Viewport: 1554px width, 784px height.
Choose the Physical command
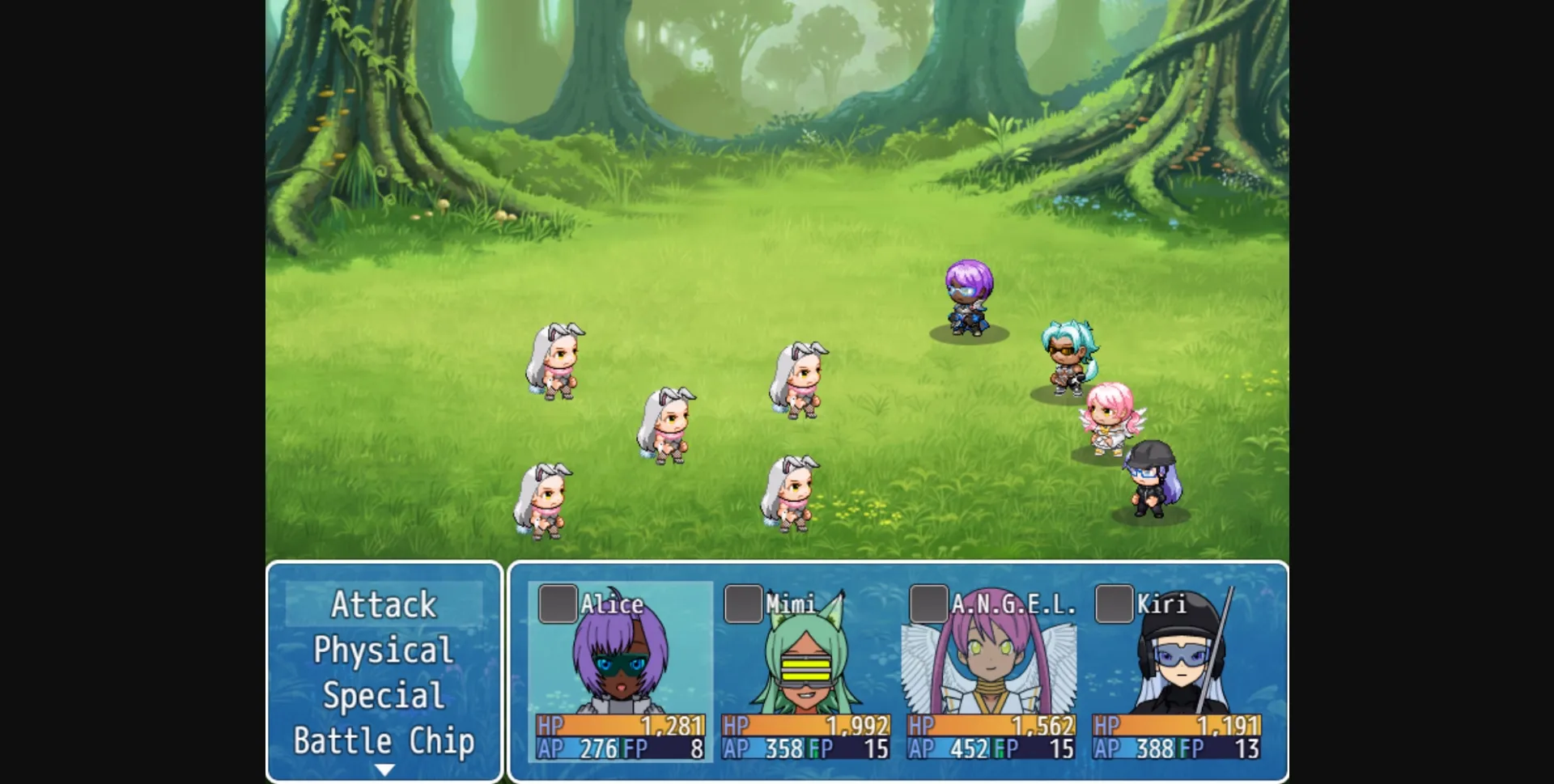pos(384,650)
